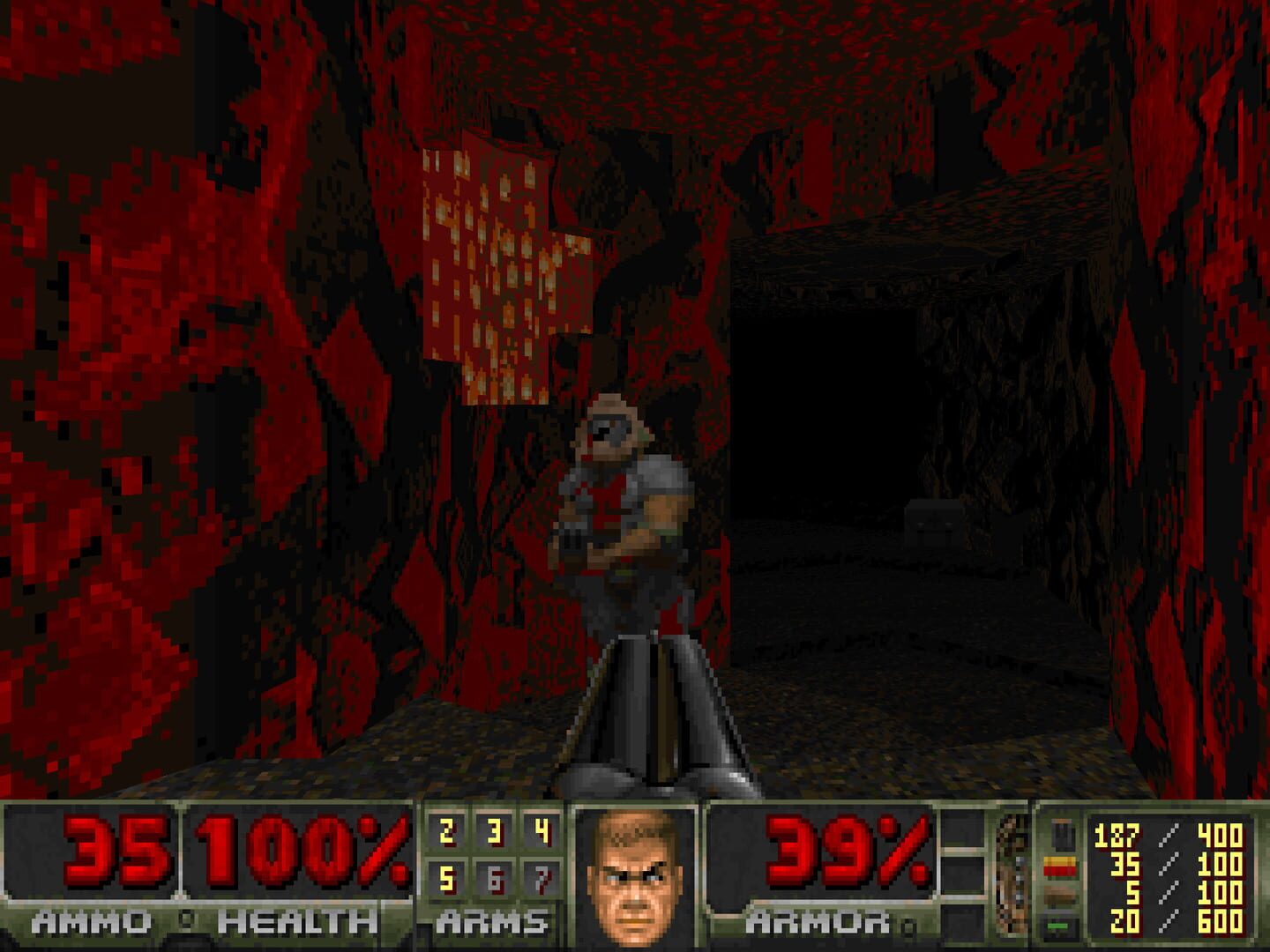Click the green energy cell ammo icon
This screenshot has height=952, width=1270.
[1058, 926]
